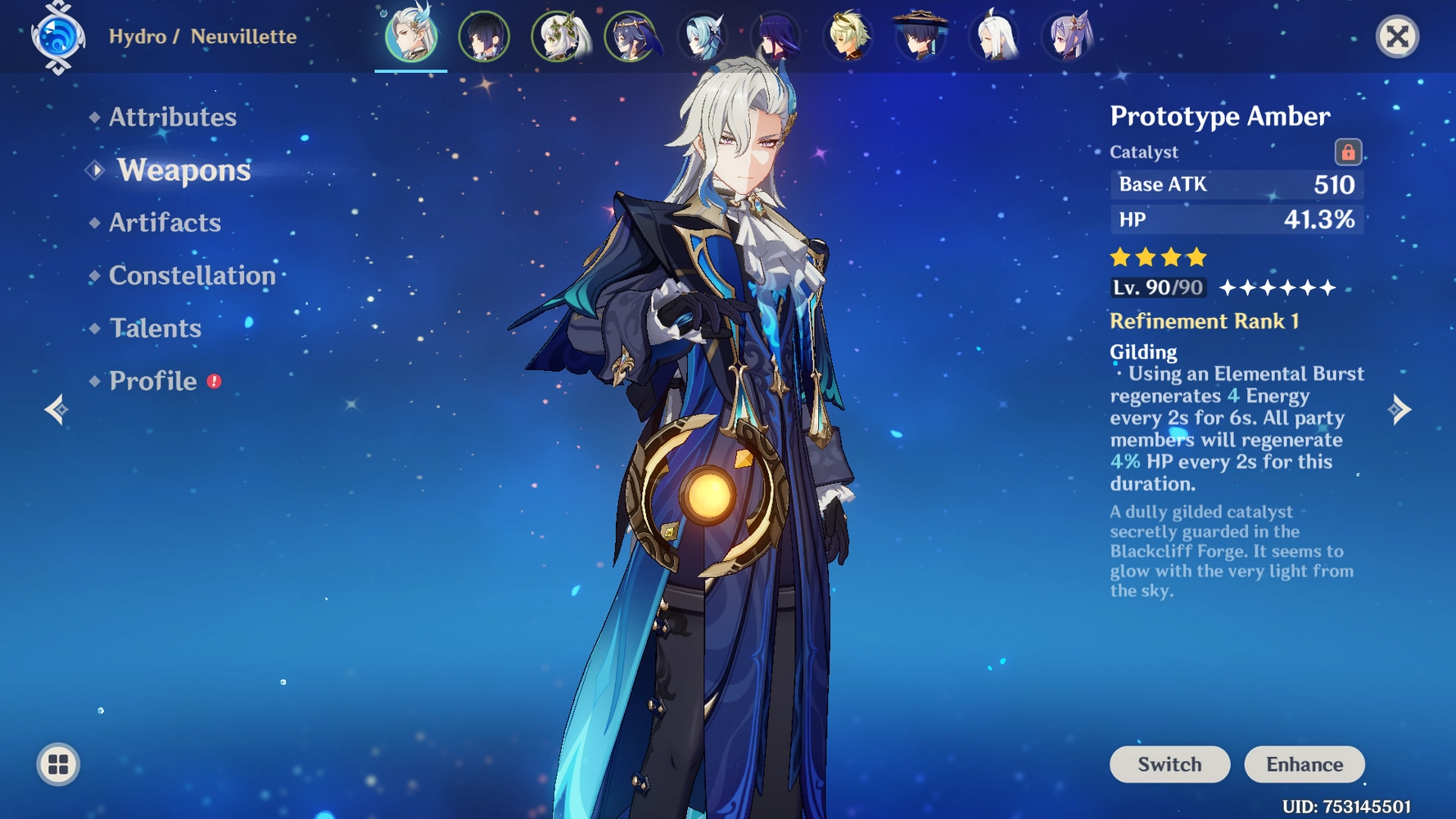View the character Profile
The height and width of the screenshot is (819, 1456).
[153, 381]
